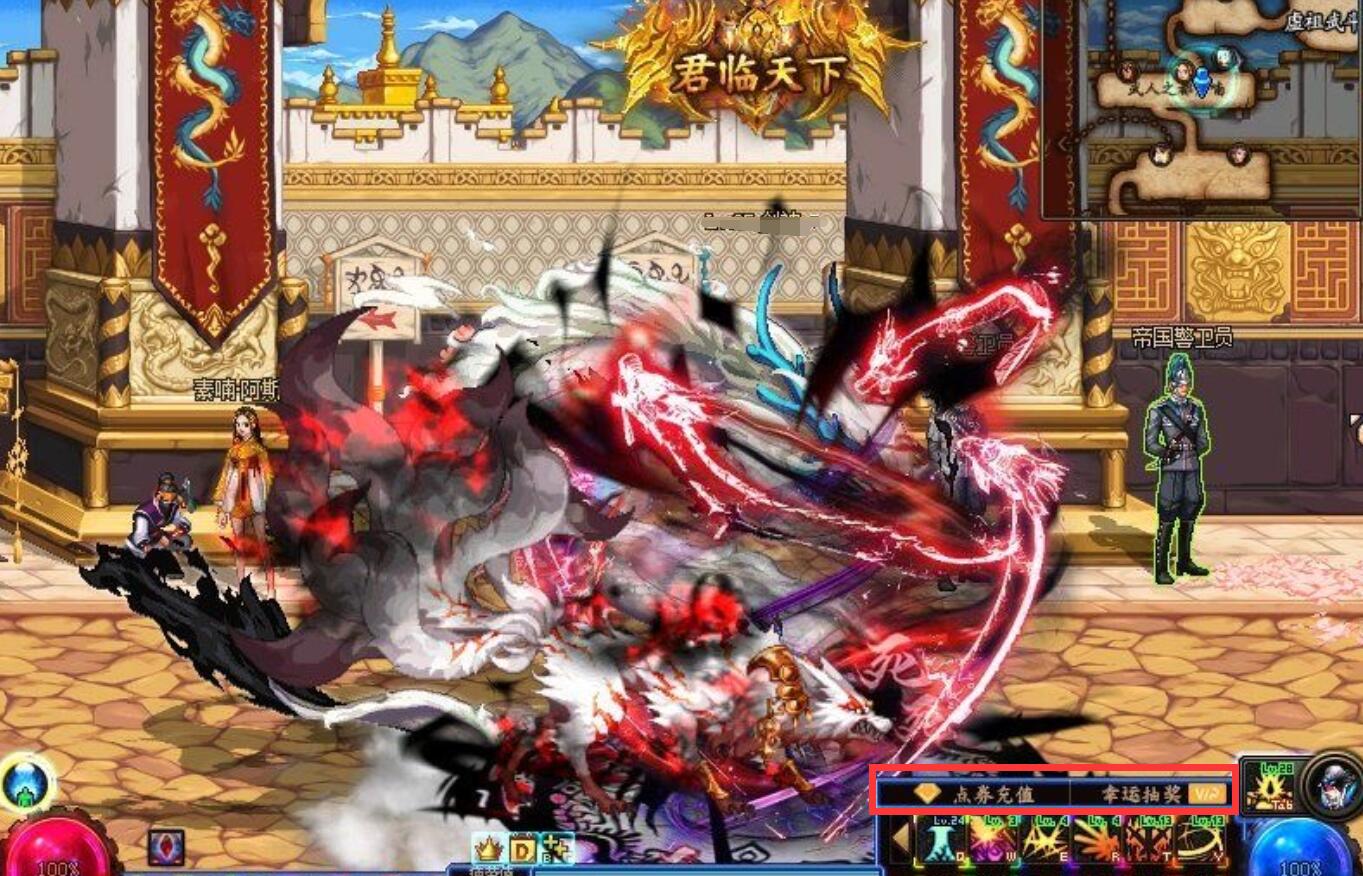Image resolution: width=1363 pixels, height=876 pixels.
Task: Open the 点券充值 coupon recharge button
Action: (x=973, y=794)
